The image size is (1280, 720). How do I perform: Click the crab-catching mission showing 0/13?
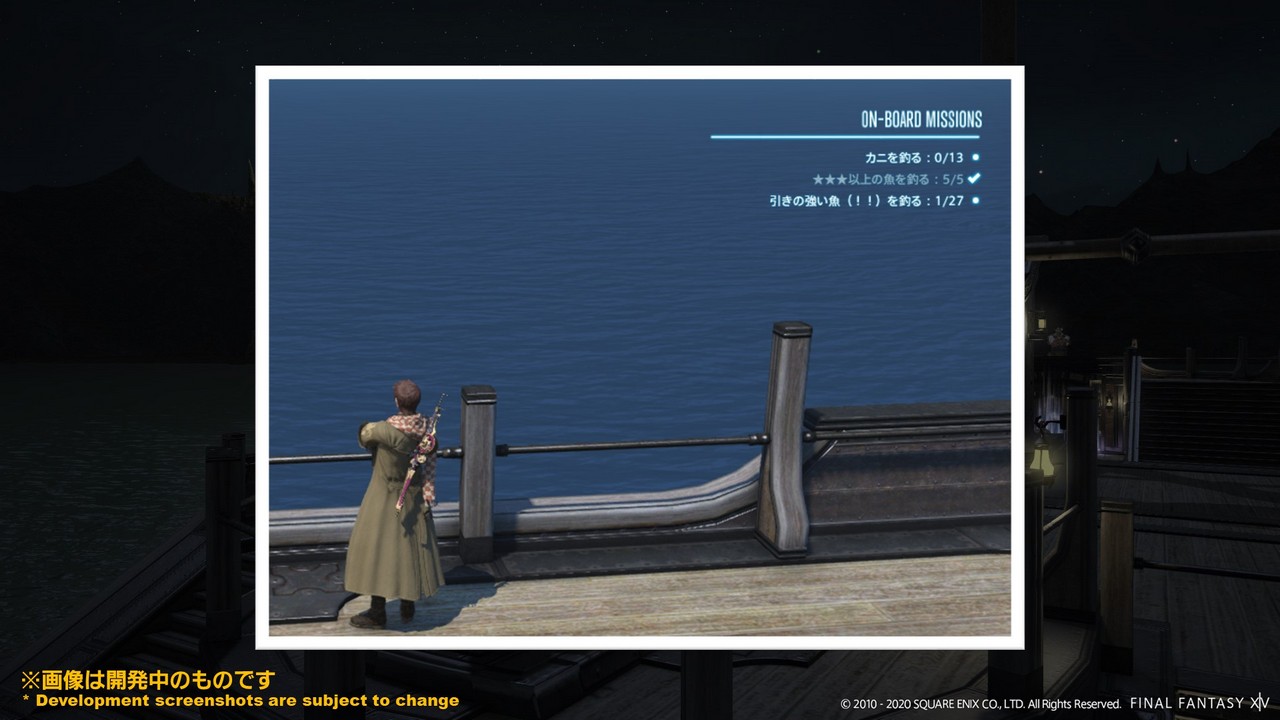coord(914,158)
